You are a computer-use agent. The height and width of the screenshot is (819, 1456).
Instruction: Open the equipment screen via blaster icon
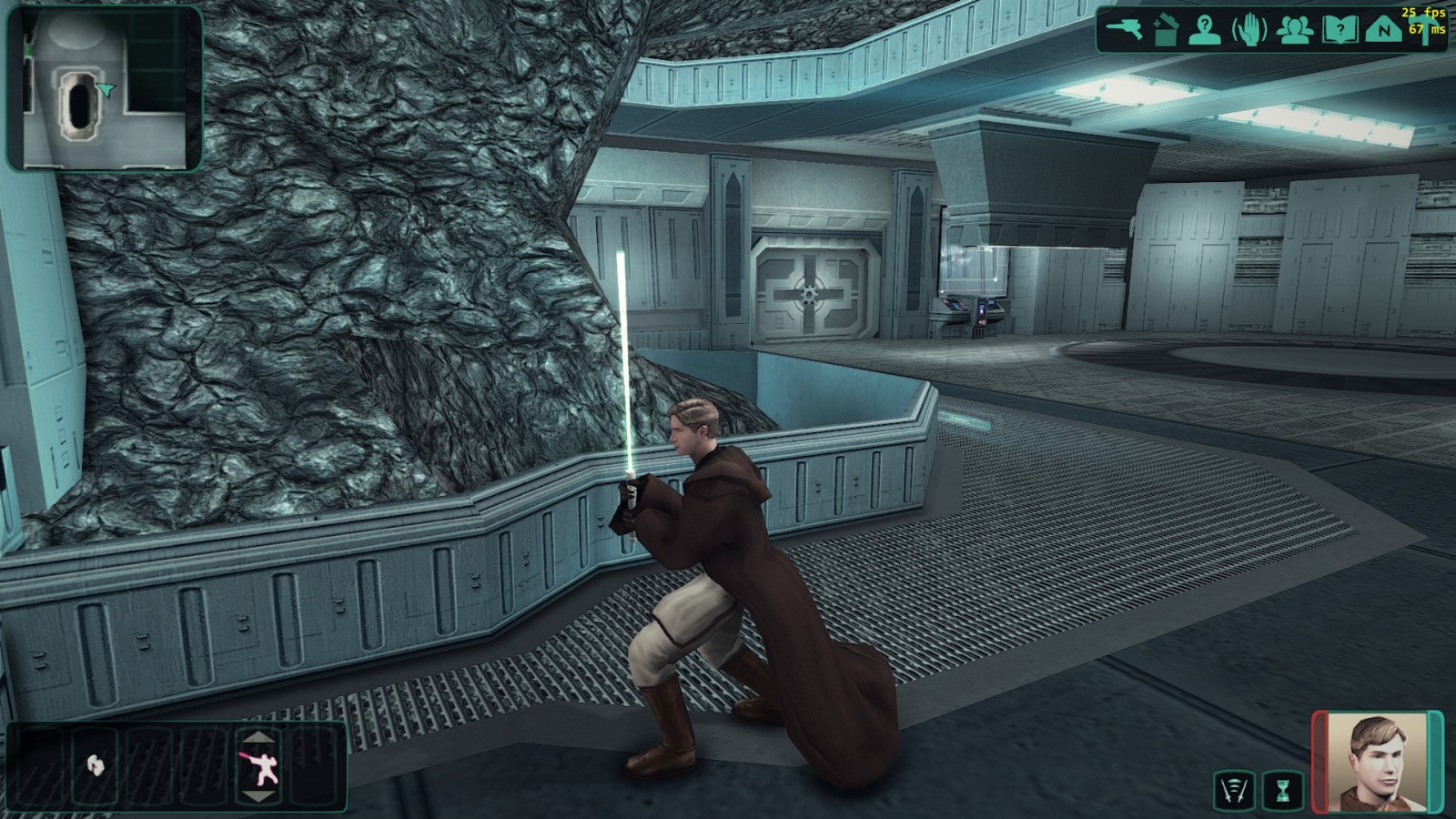(1125, 29)
